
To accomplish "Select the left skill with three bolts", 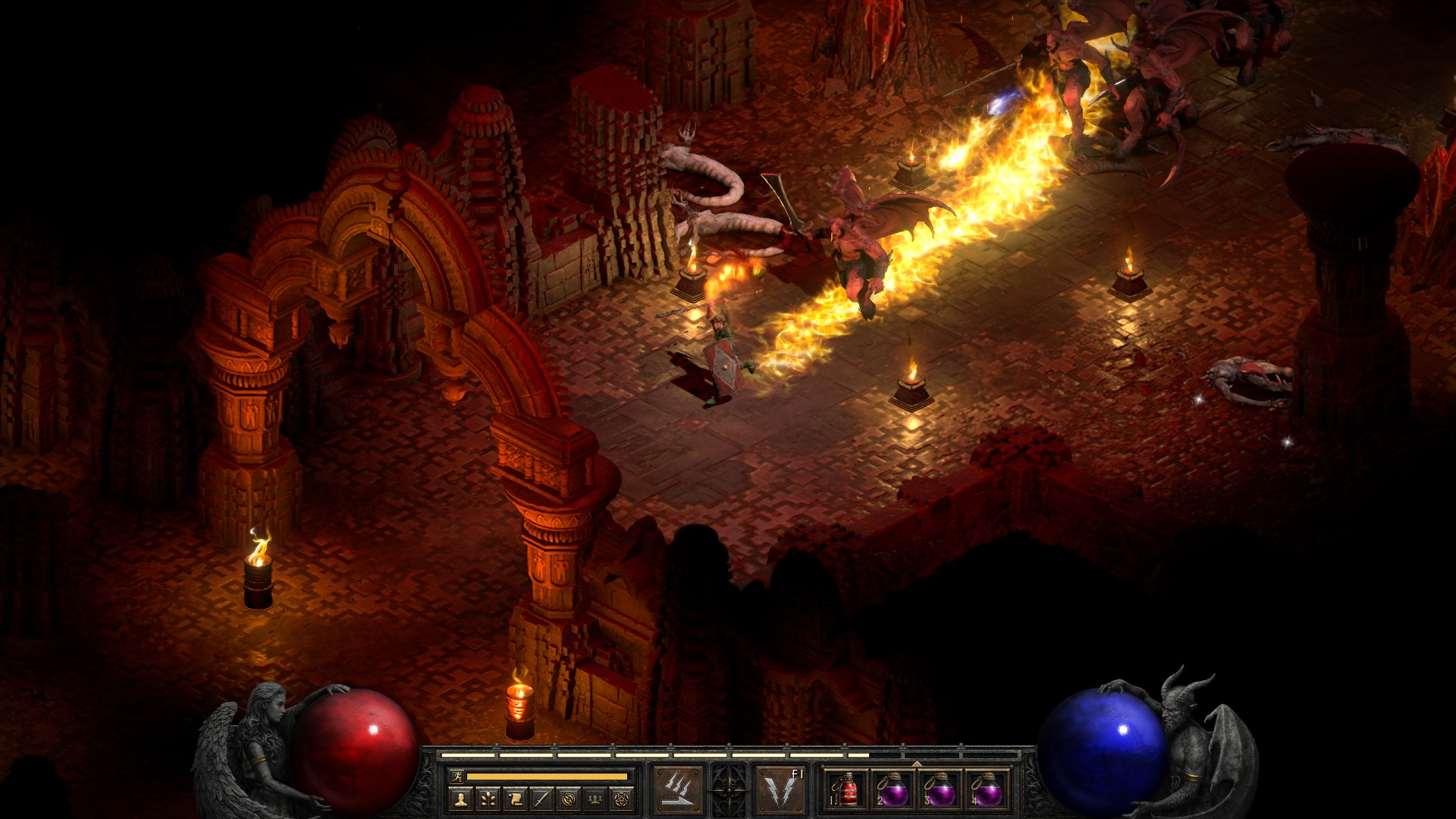I will 678,790.
